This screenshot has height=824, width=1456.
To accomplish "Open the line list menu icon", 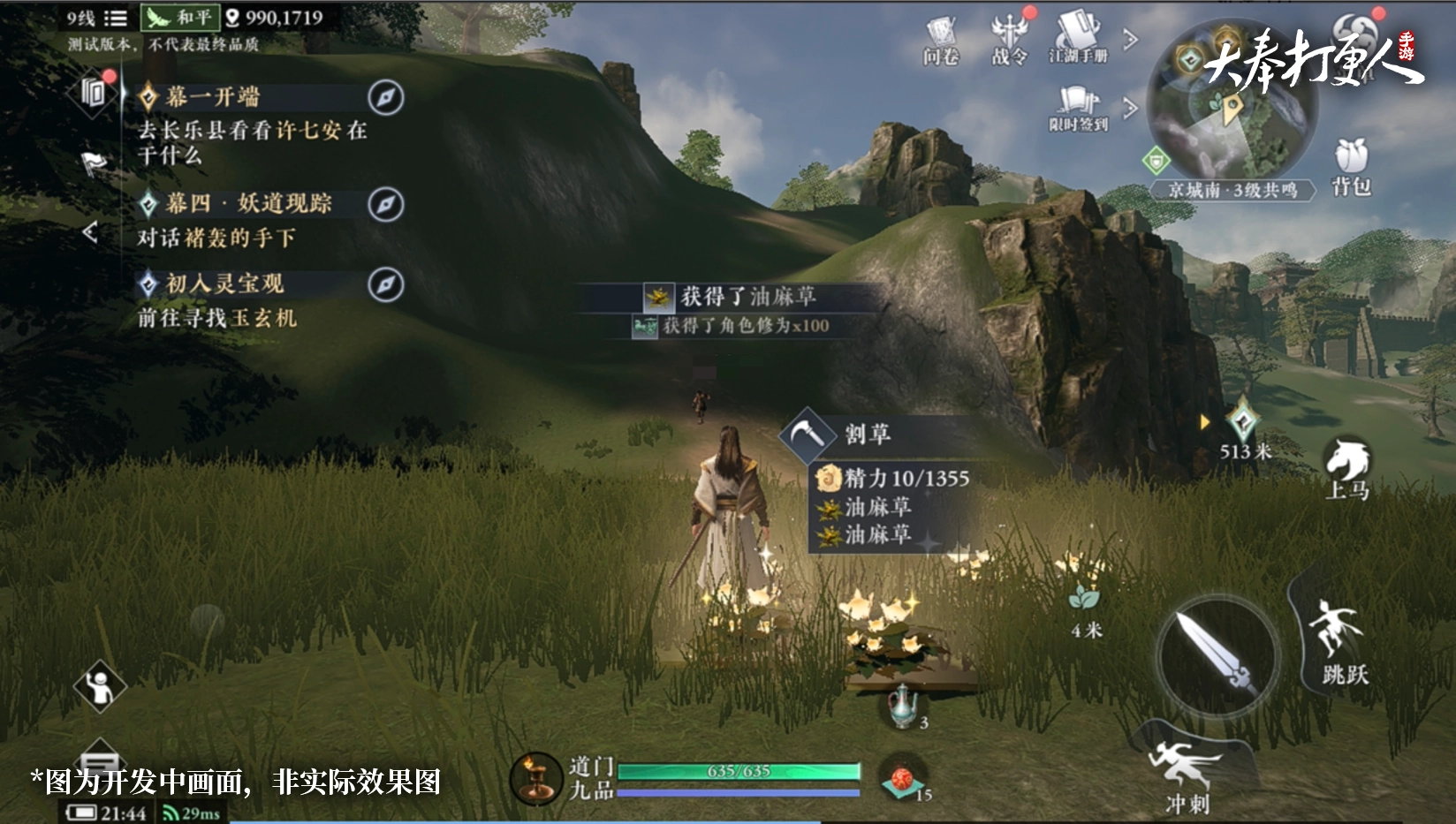I will coord(116,18).
